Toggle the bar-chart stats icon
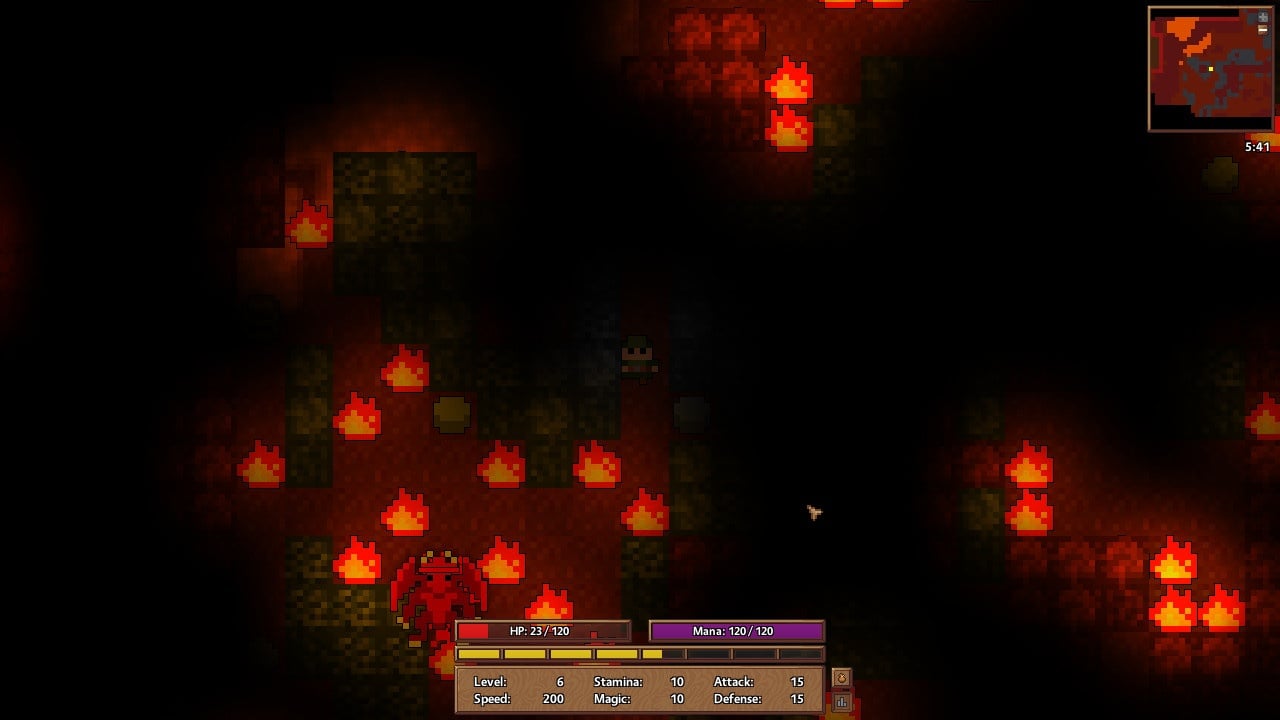This screenshot has width=1280, height=720. pos(841,702)
